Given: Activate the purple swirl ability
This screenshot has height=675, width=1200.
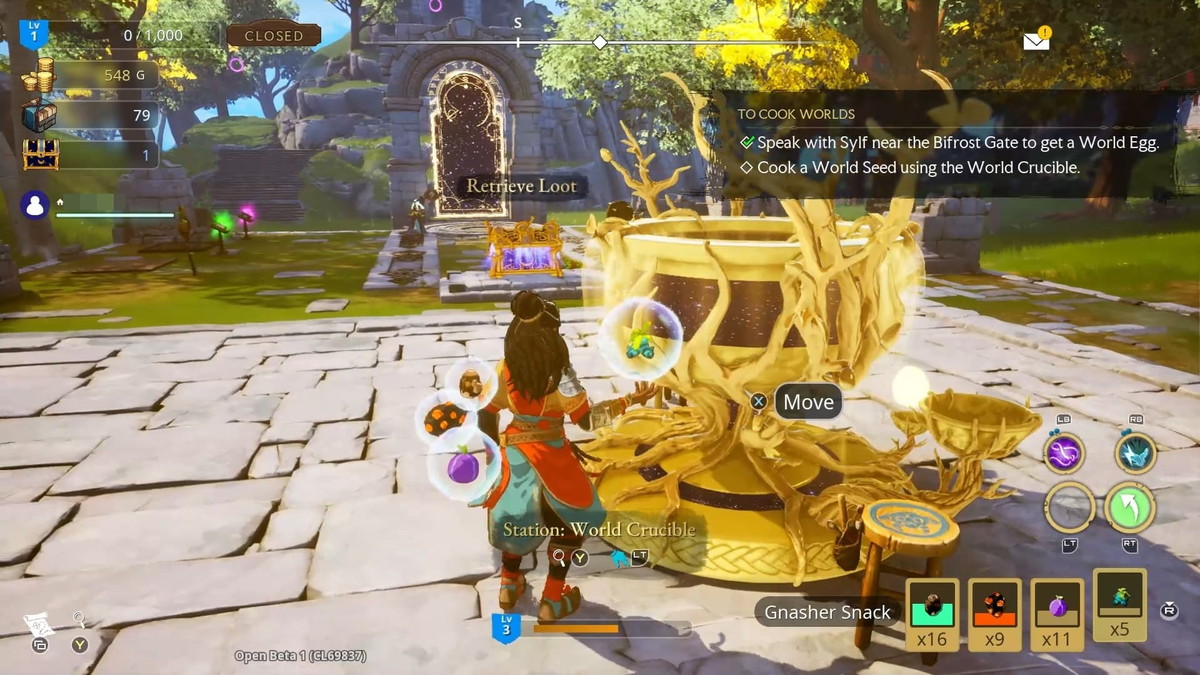Looking at the screenshot, I should [1064, 453].
